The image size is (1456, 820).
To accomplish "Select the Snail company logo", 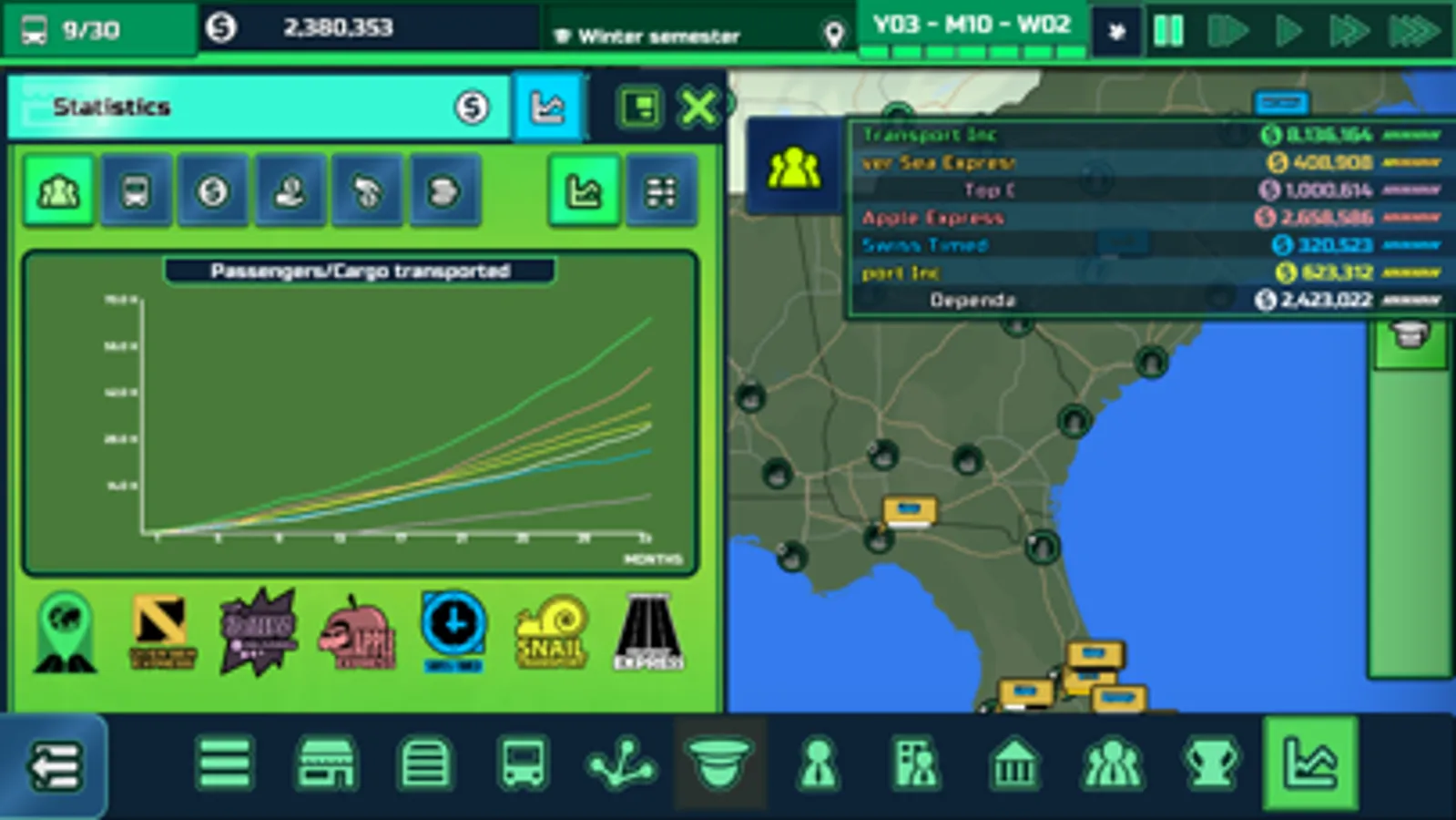I will [551, 631].
